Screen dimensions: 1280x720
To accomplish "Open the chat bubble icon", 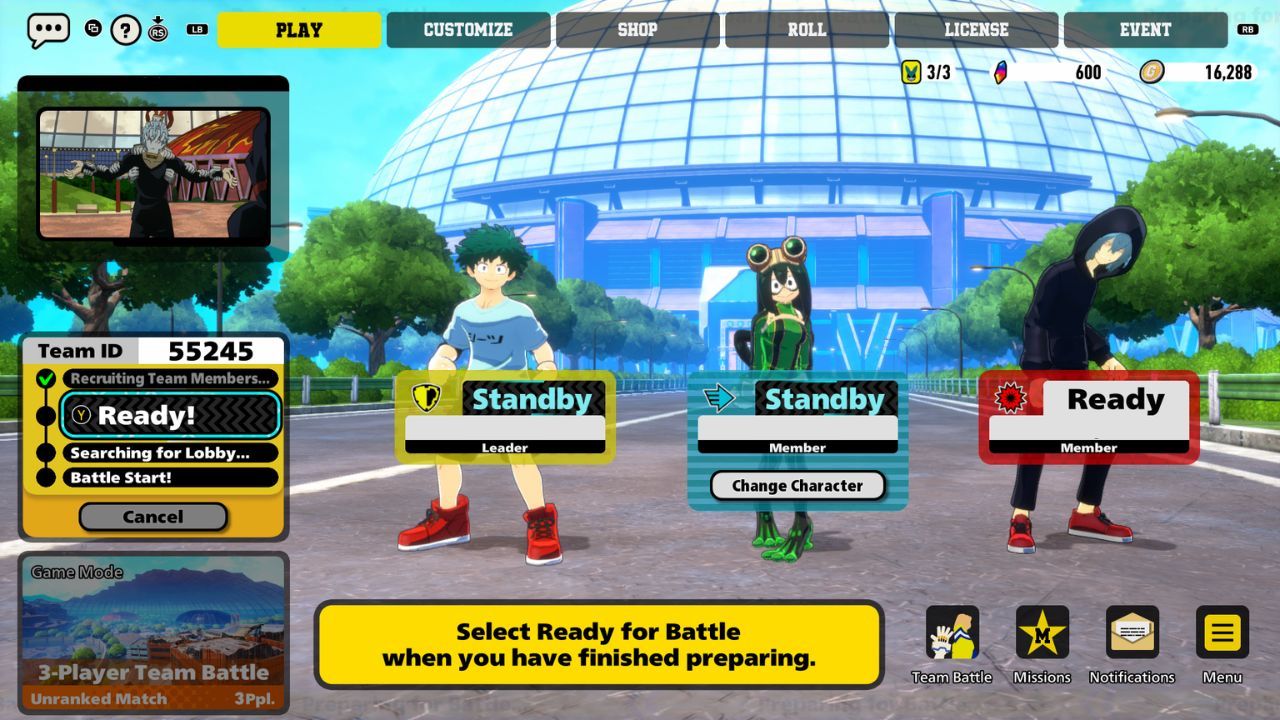I will (x=47, y=29).
